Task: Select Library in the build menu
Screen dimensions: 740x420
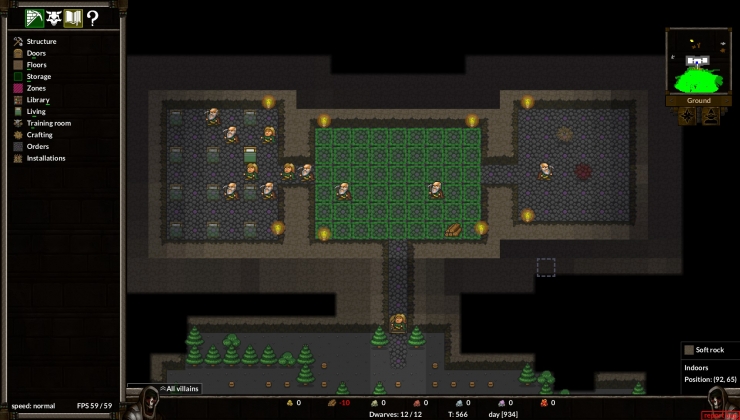Action: point(38,100)
